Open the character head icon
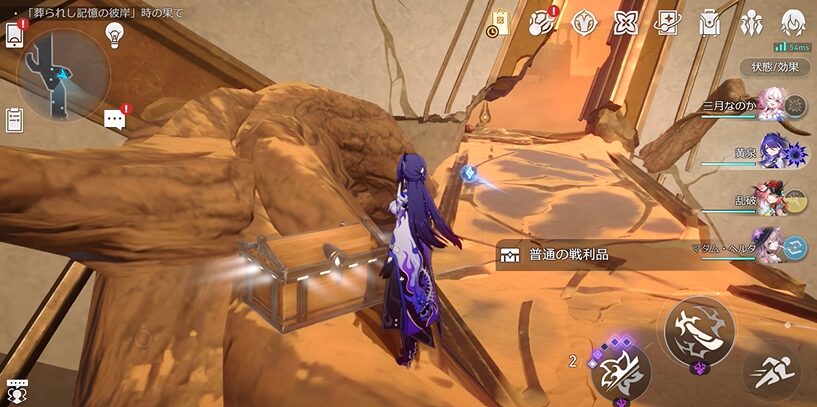The image size is (817, 407). tap(793, 22)
